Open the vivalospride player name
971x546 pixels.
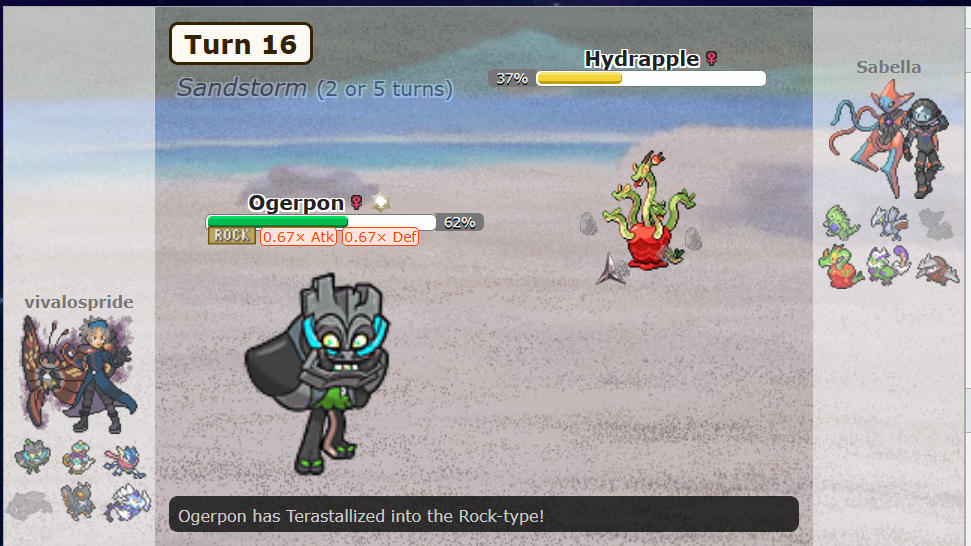pyautogui.click(x=78, y=302)
